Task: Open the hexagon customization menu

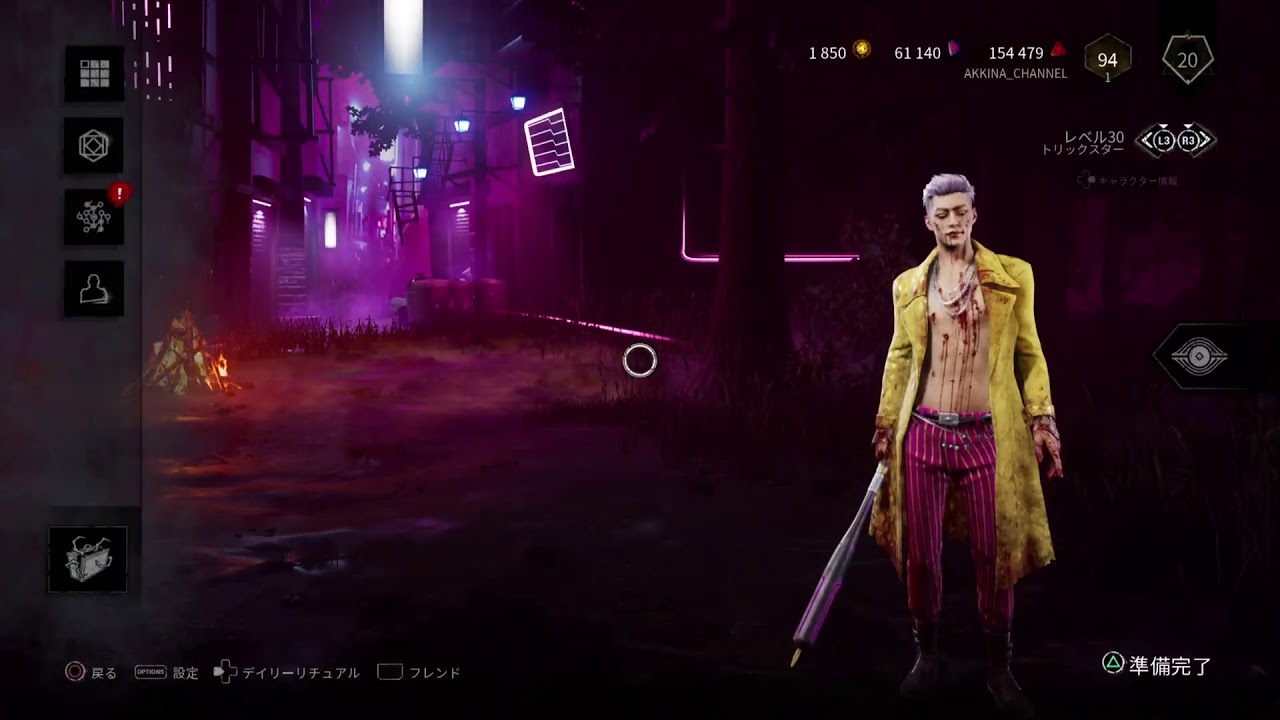Action: click(x=94, y=145)
